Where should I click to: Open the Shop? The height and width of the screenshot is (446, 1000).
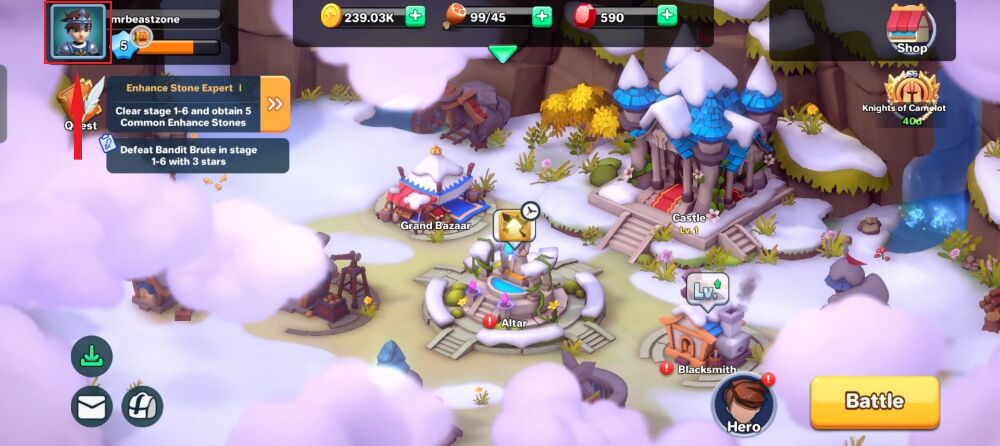click(911, 30)
